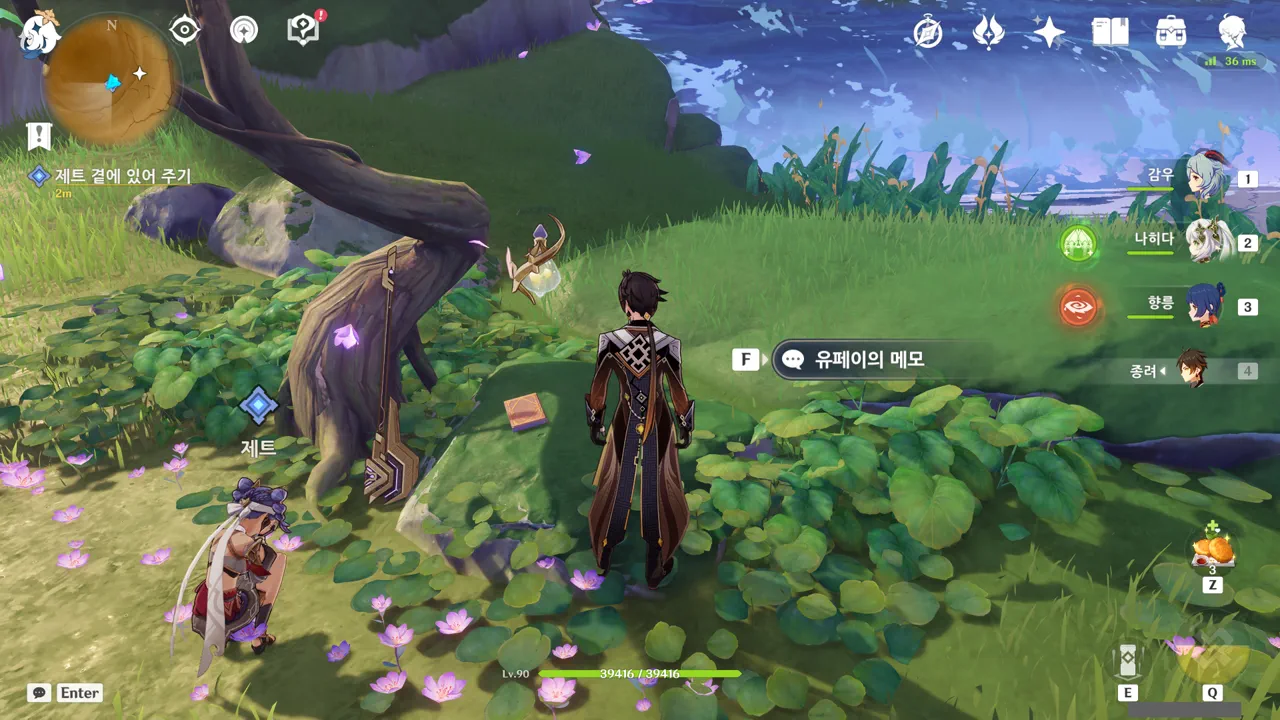Select active party member 종려
The width and height of the screenshot is (1280, 720).
pyautogui.click(x=1190, y=370)
